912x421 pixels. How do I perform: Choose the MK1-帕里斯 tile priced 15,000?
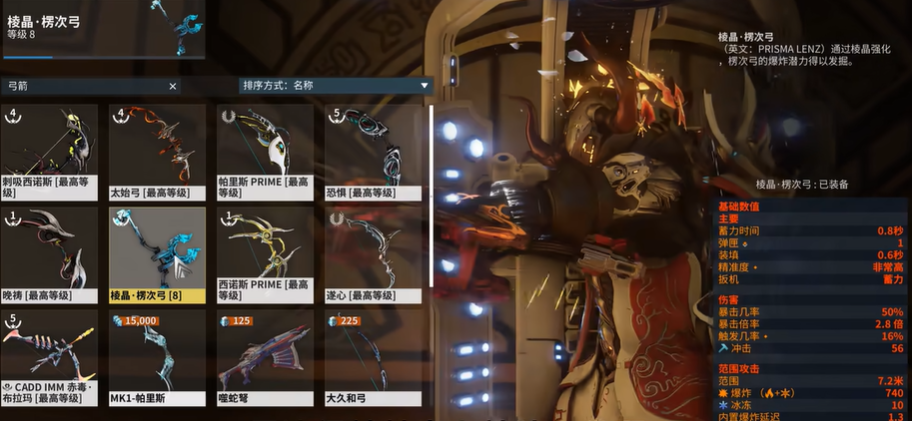click(x=157, y=357)
